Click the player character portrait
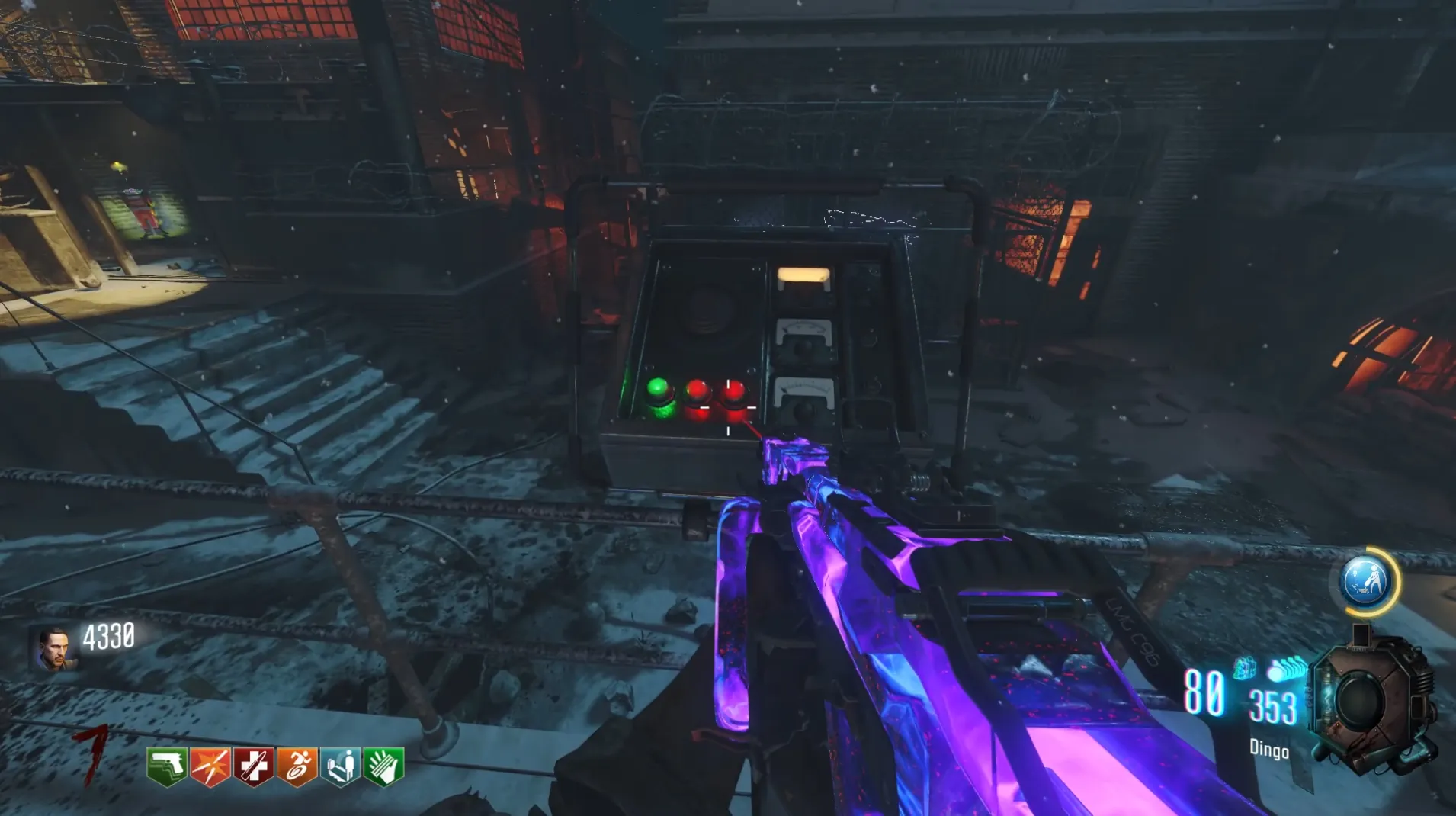The width and height of the screenshot is (1456, 816). [53, 648]
